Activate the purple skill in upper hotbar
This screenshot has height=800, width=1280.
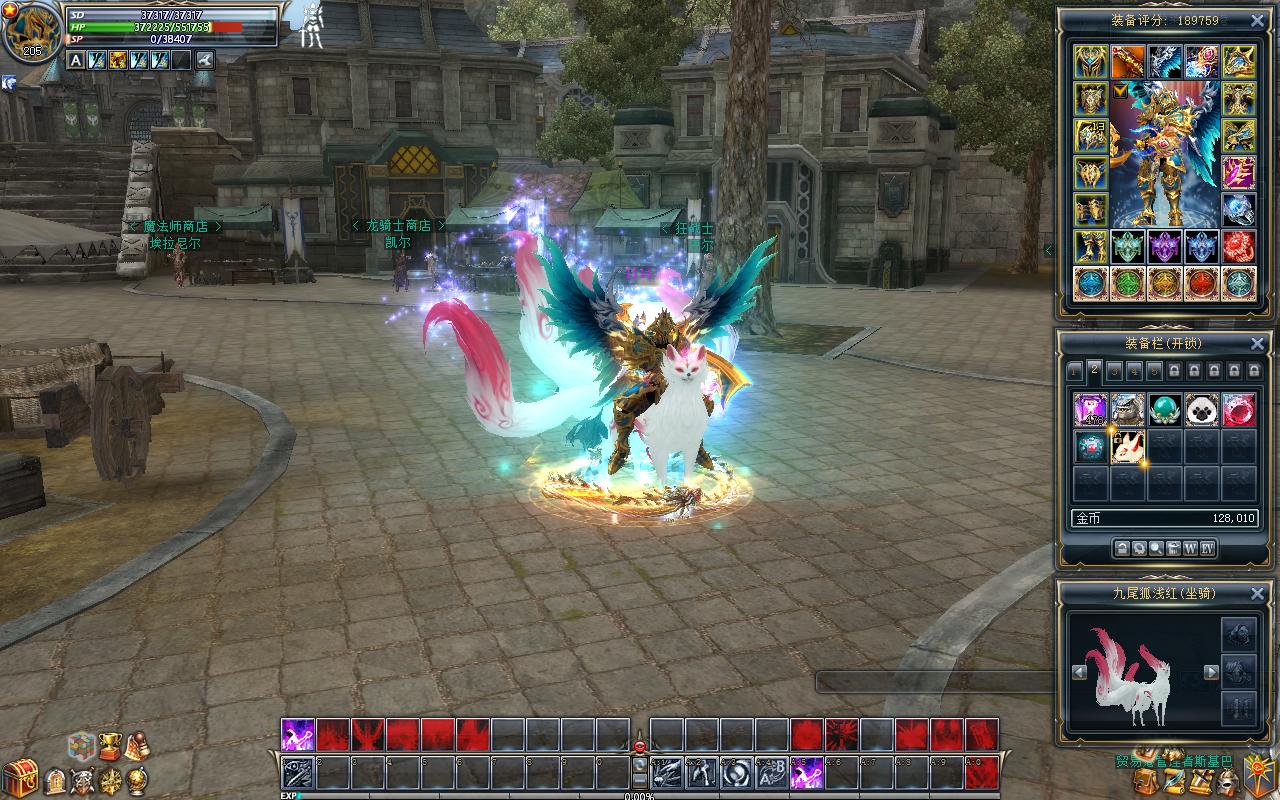[x=298, y=735]
